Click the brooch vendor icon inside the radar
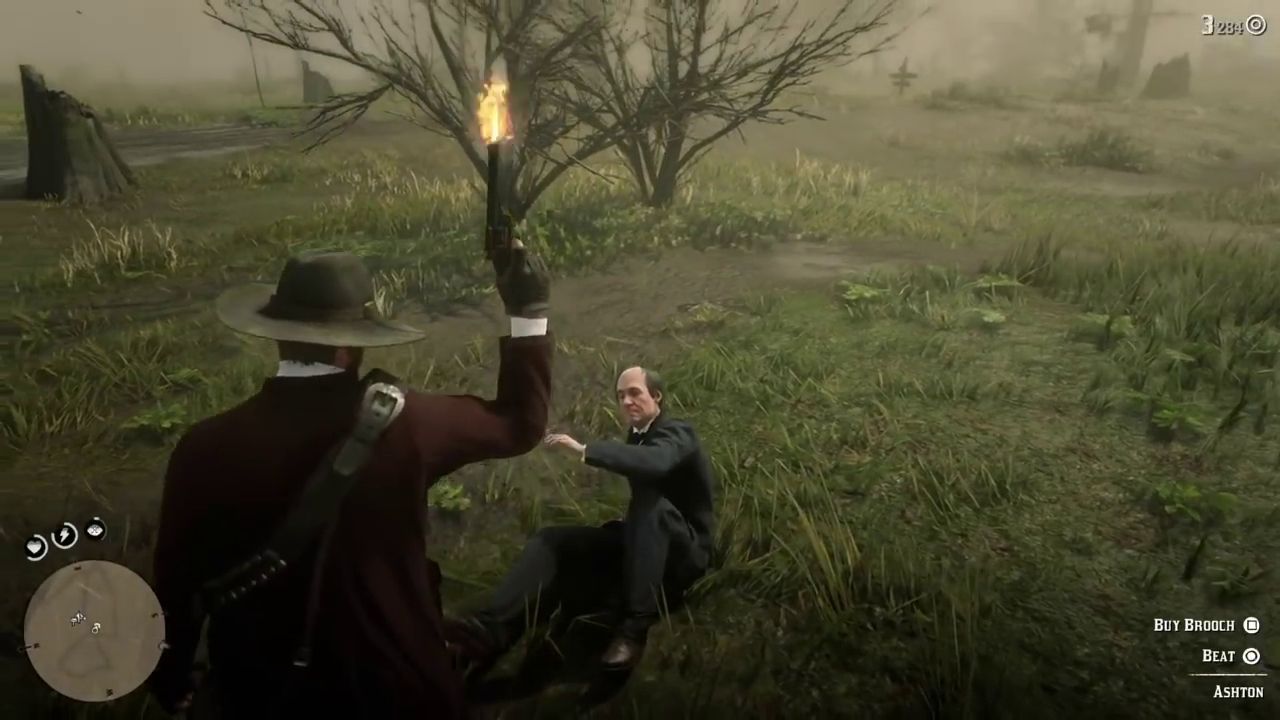 click(96, 630)
